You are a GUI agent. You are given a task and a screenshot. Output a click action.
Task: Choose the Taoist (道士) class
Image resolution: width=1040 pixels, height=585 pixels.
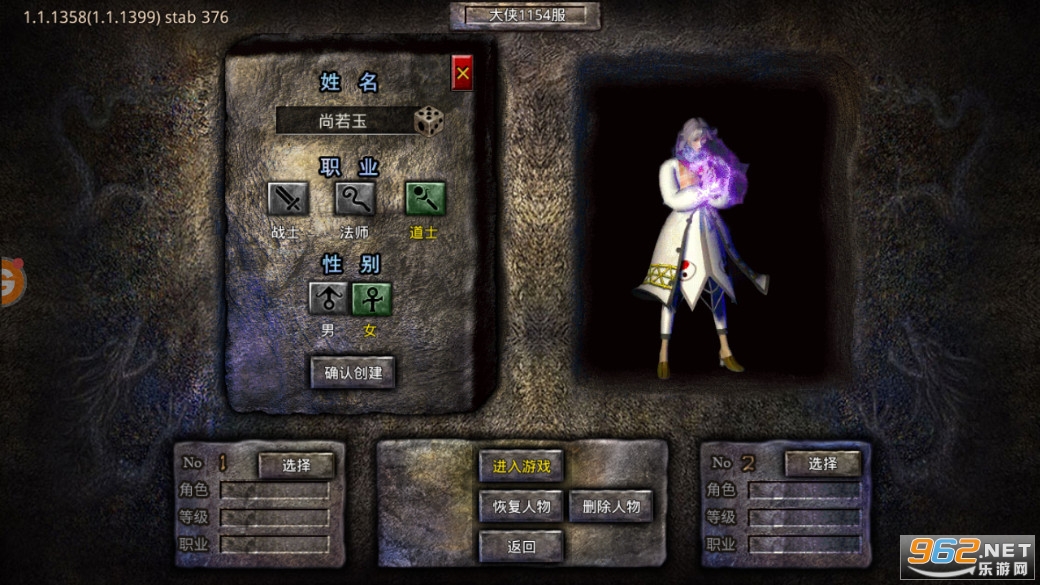pyautogui.click(x=424, y=199)
